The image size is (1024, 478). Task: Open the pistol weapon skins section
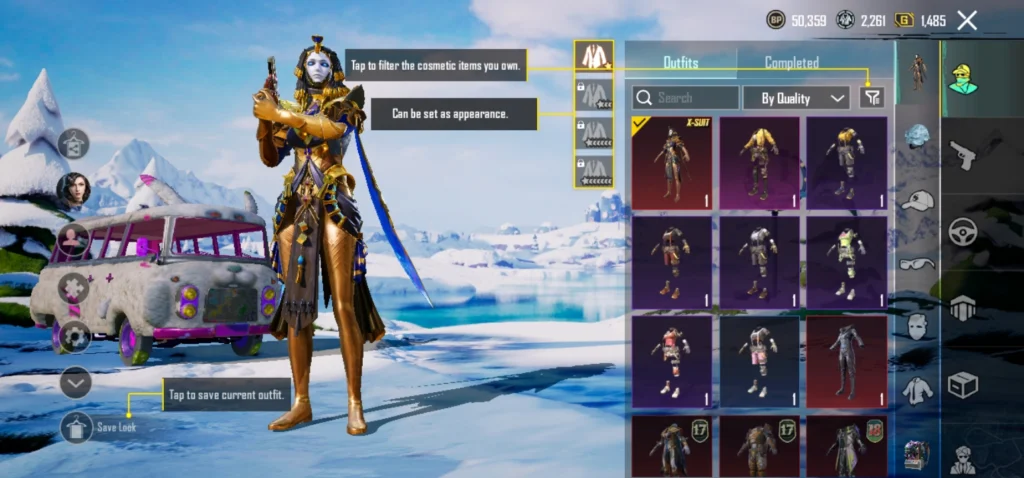[x=963, y=155]
